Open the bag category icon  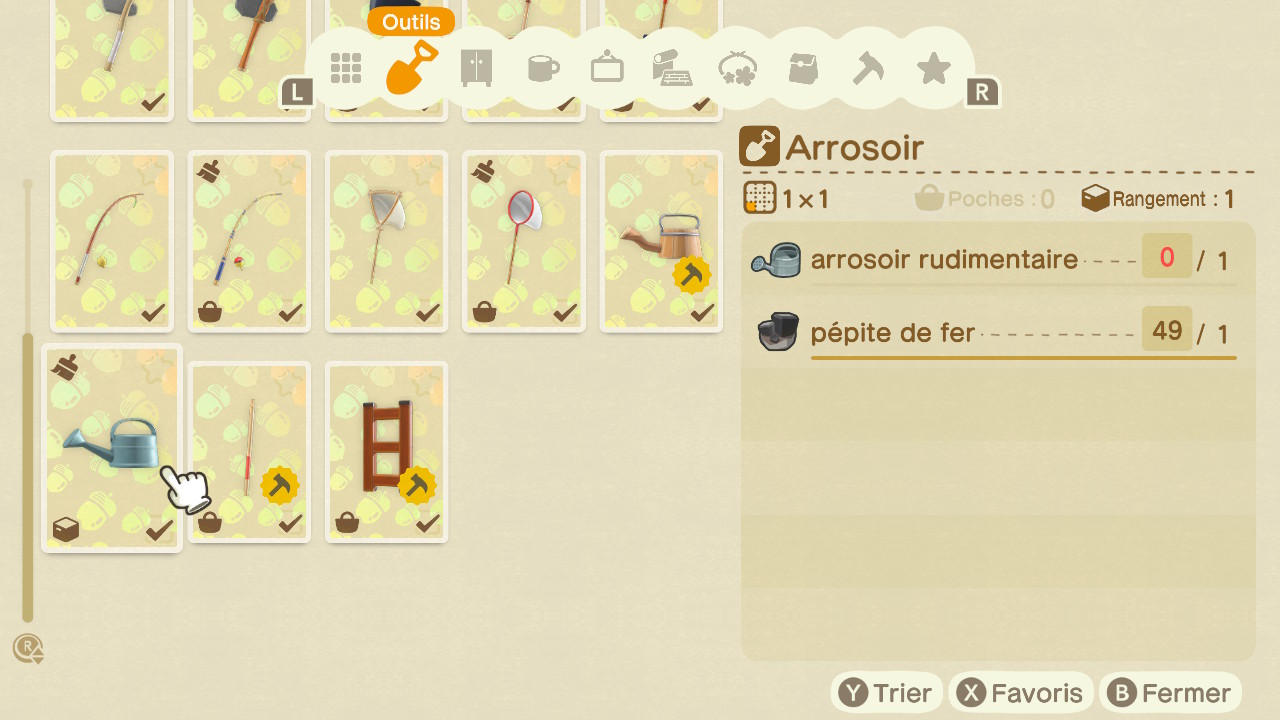pyautogui.click(x=802, y=68)
